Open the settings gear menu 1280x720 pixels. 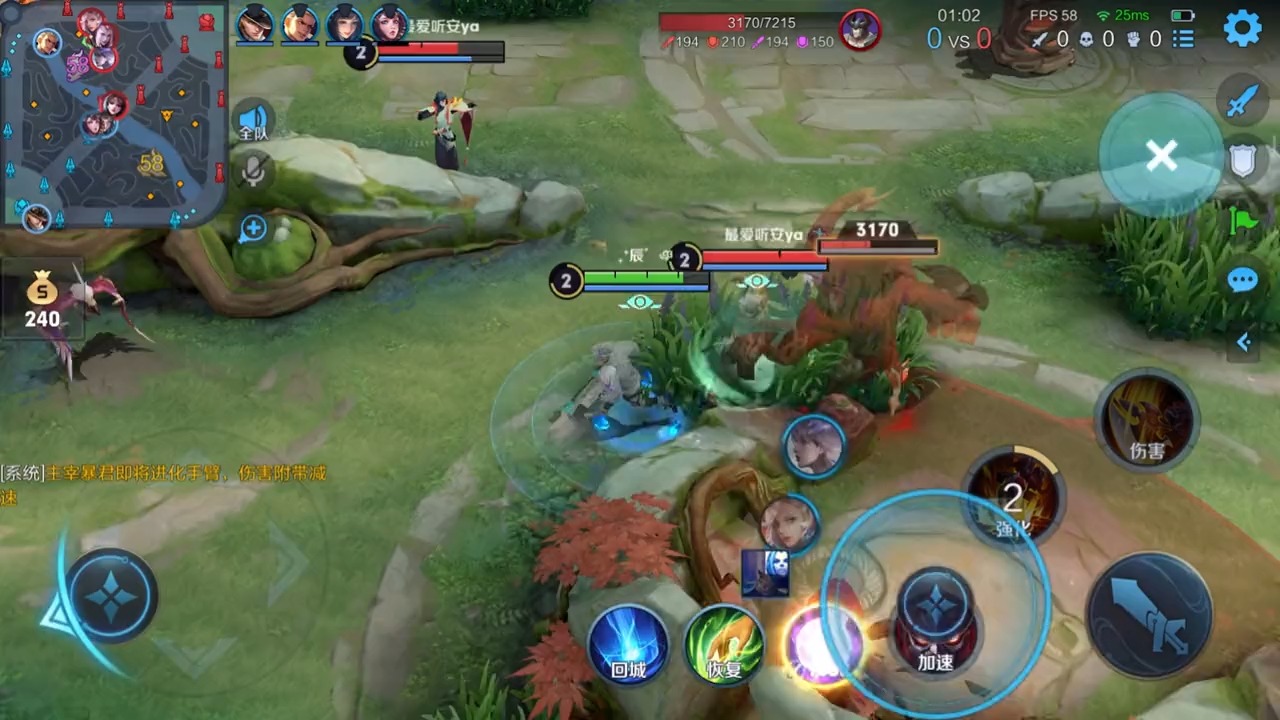1243,29
